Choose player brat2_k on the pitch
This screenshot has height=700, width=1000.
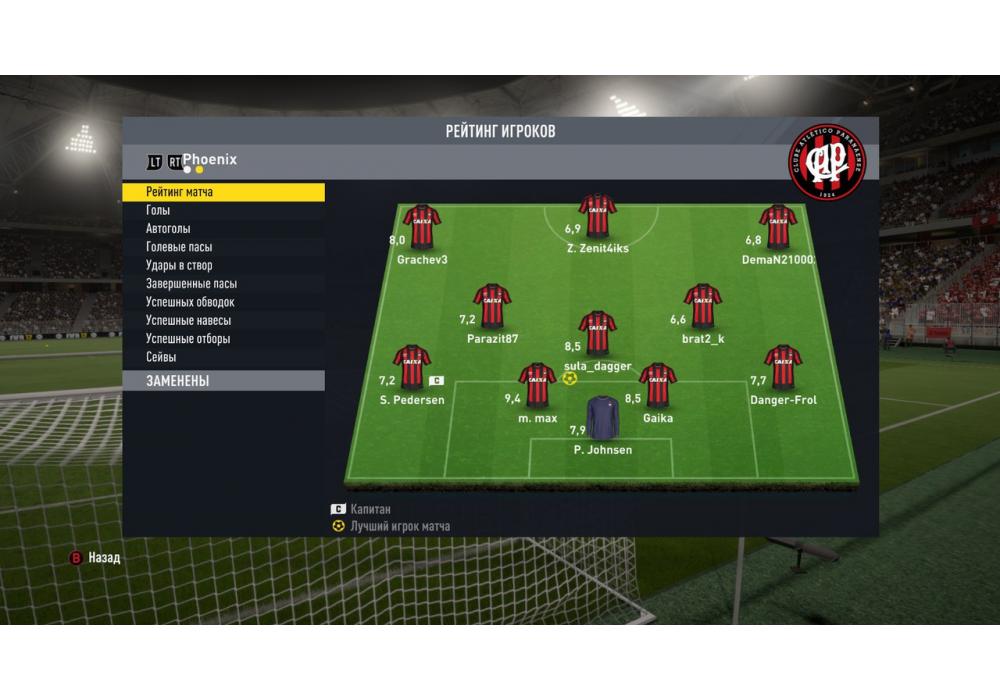(x=702, y=307)
